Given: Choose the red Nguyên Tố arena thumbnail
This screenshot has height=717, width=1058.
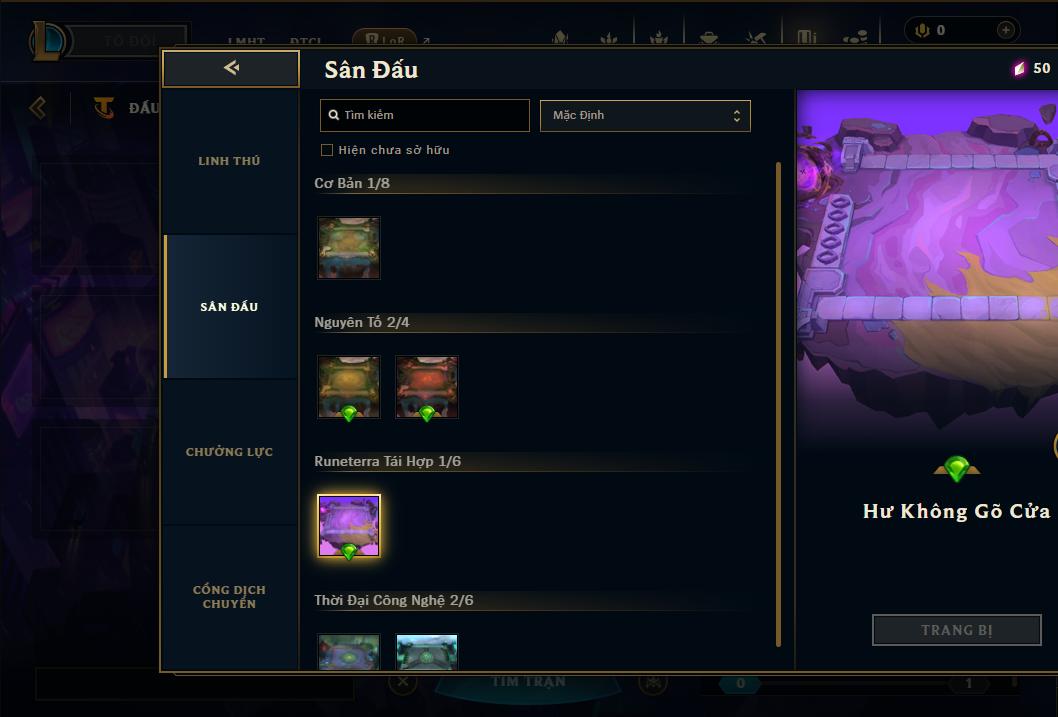Looking at the screenshot, I should (x=427, y=386).
